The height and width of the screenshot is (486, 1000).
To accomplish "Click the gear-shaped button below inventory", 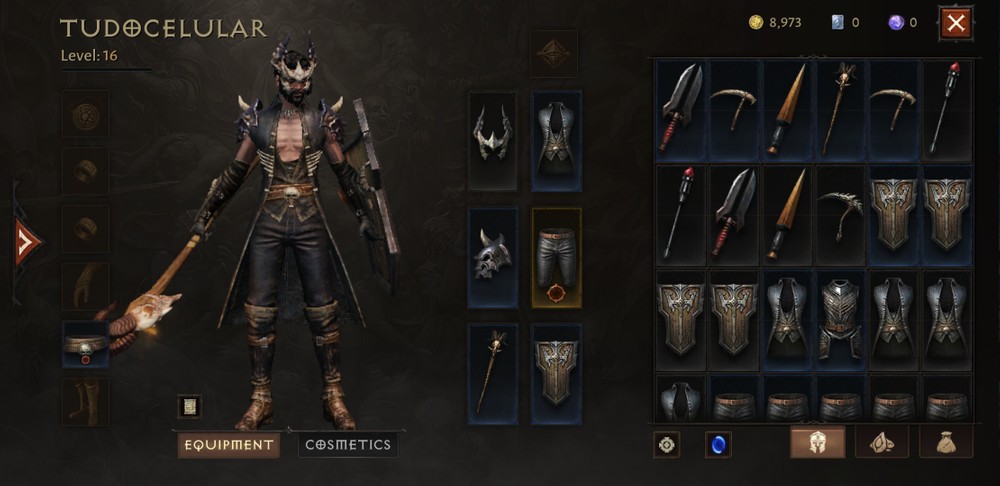I will tap(667, 443).
